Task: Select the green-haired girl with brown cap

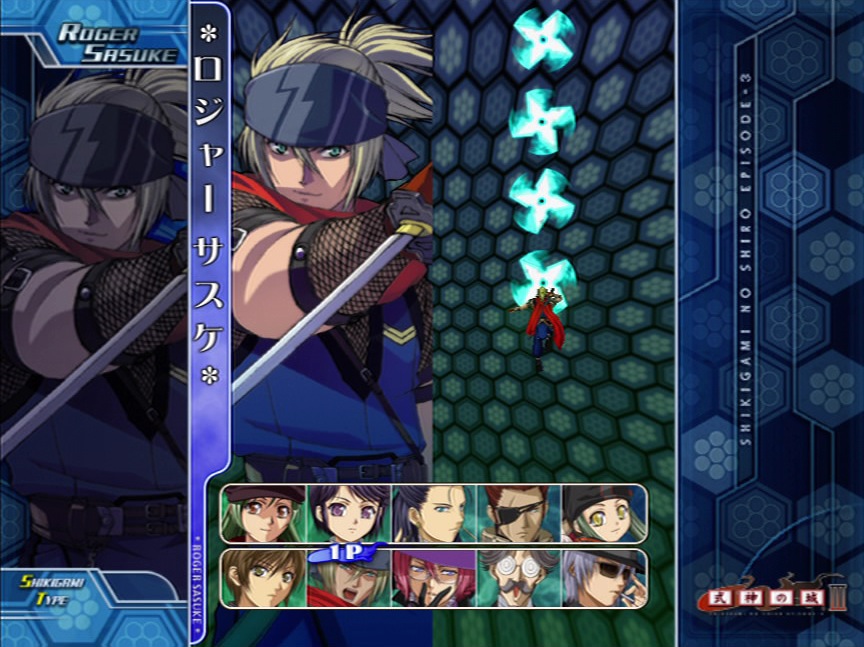Action: (x=264, y=513)
